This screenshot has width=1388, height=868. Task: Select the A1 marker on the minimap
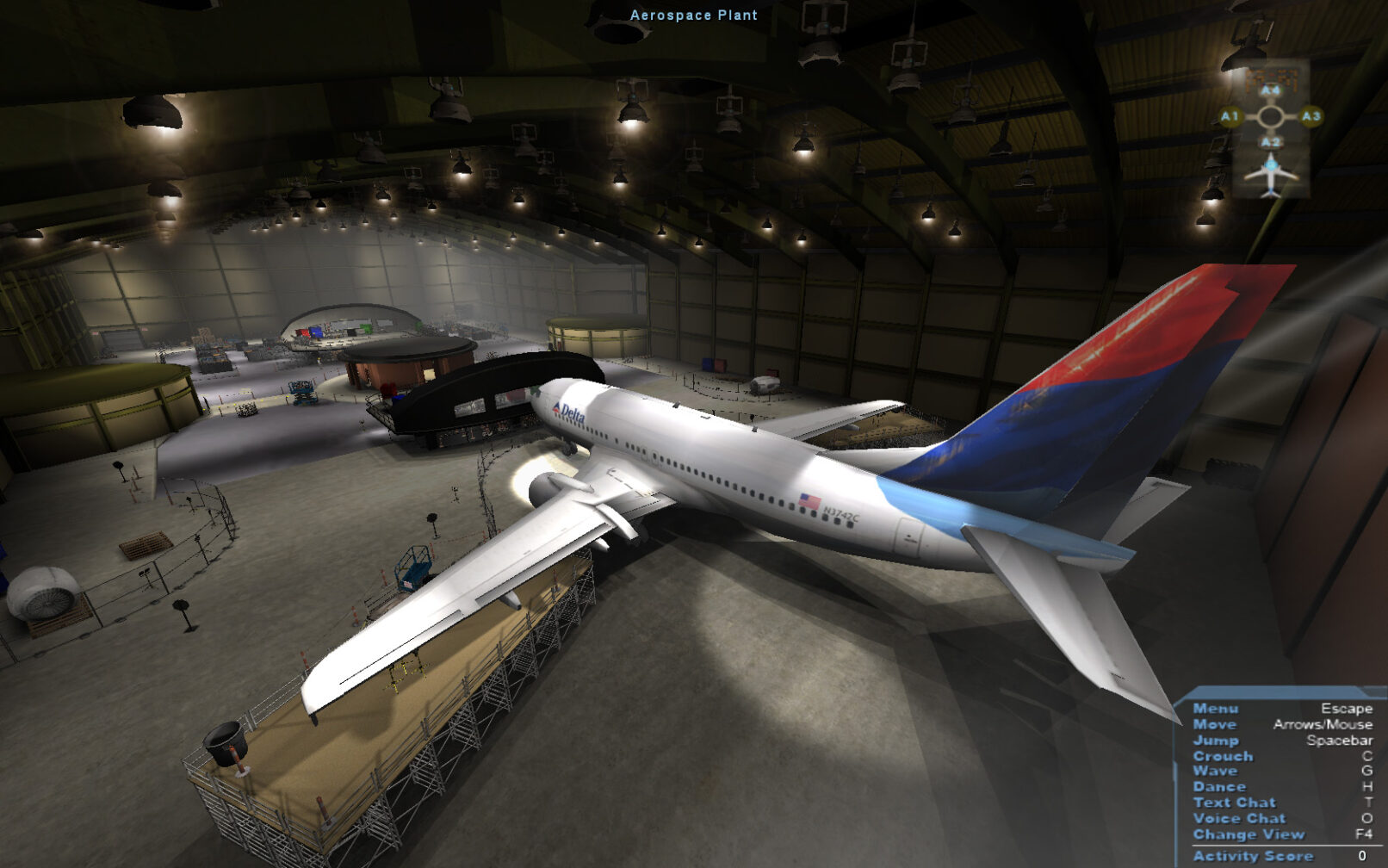coord(1230,116)
